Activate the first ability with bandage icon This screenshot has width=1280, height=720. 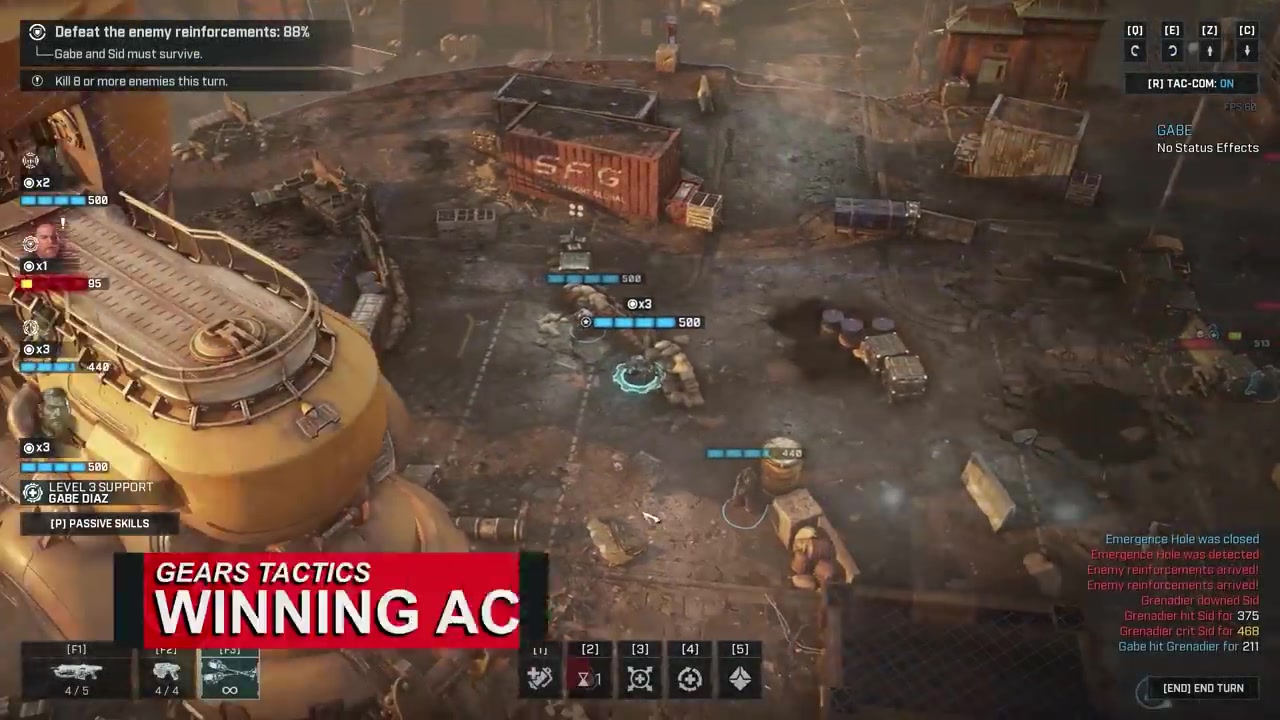tap(540, 679)
